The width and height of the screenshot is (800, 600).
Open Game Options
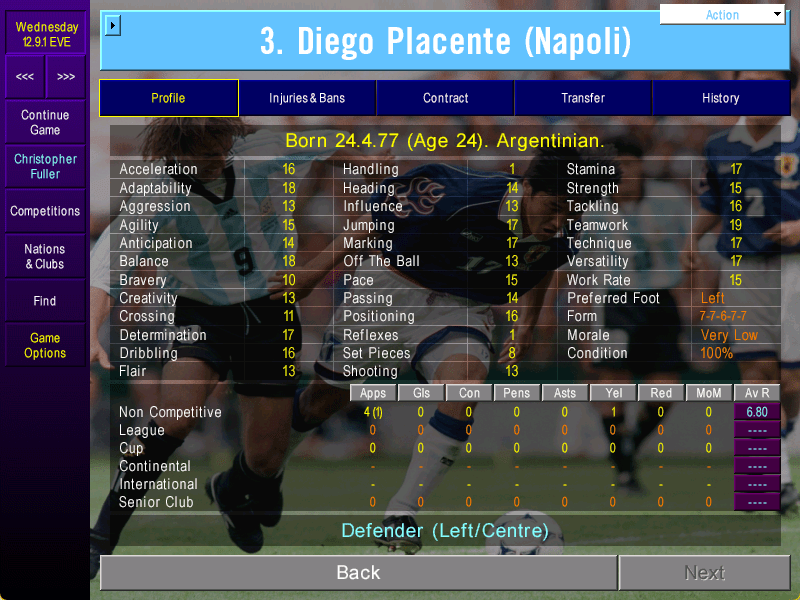pyautogui.click(x=45, y=345)
